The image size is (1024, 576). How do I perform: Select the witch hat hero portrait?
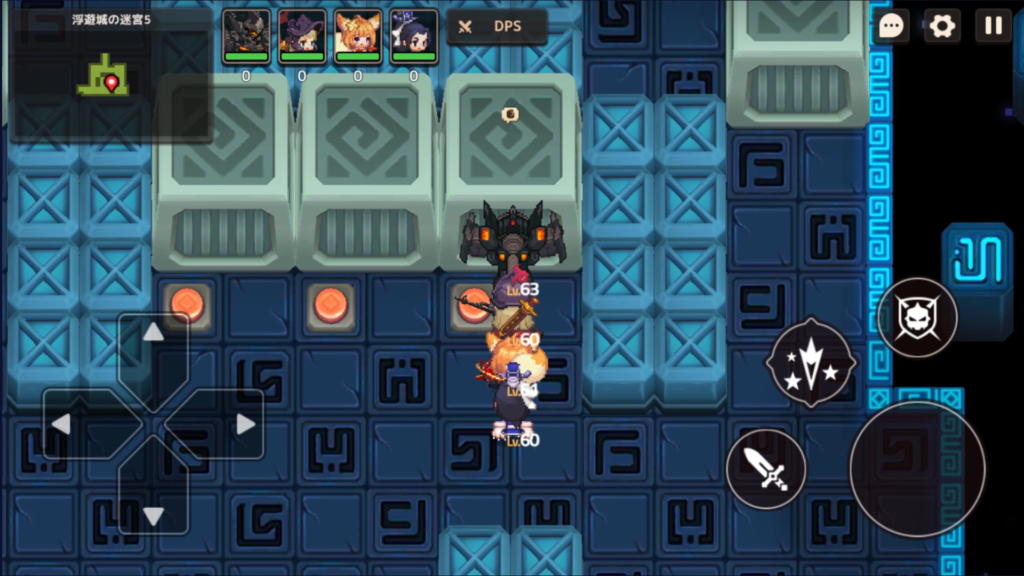pyautogui.click(x=302, y=36)
